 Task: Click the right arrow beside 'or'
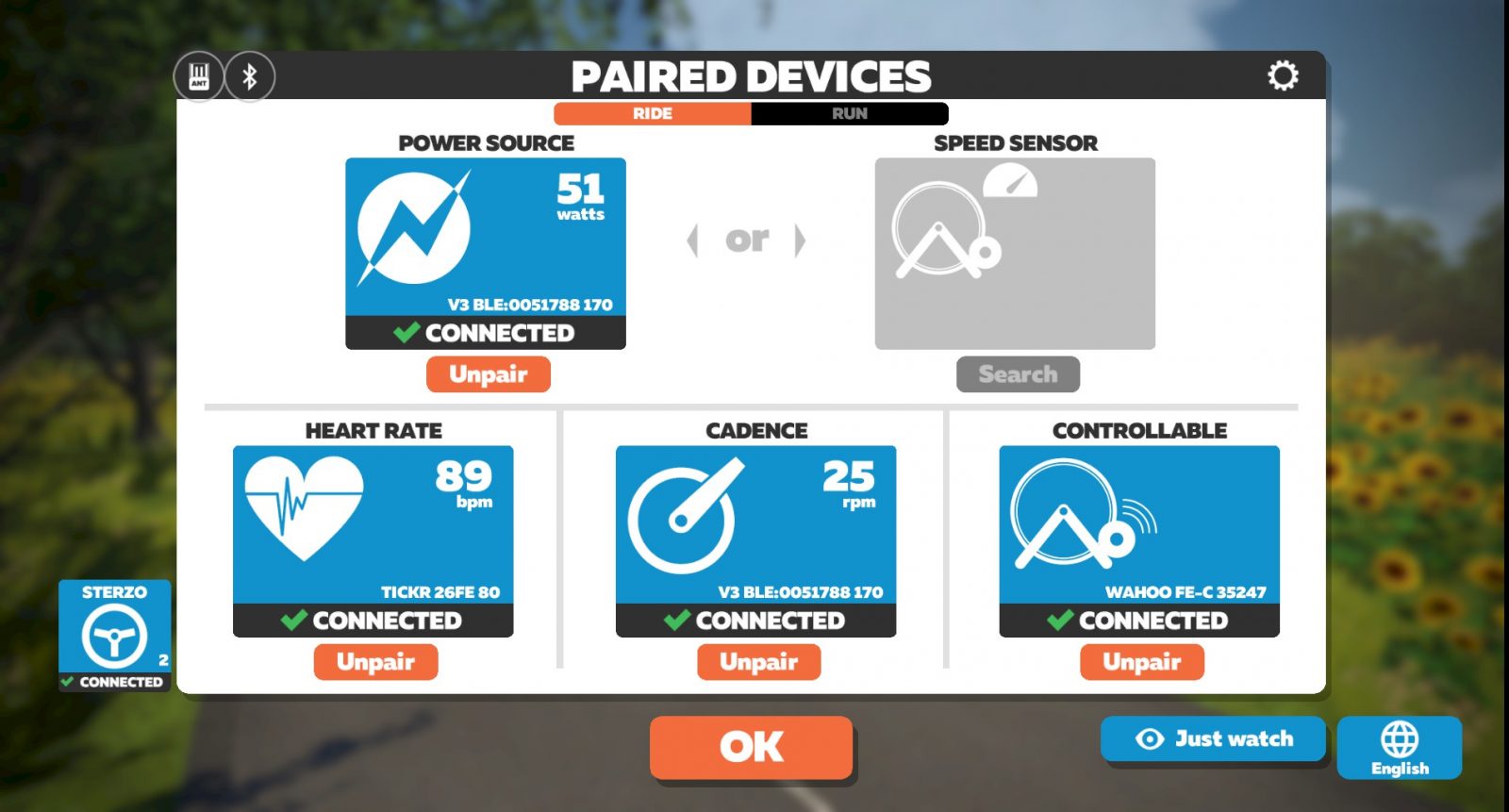(x=802, y=240)
